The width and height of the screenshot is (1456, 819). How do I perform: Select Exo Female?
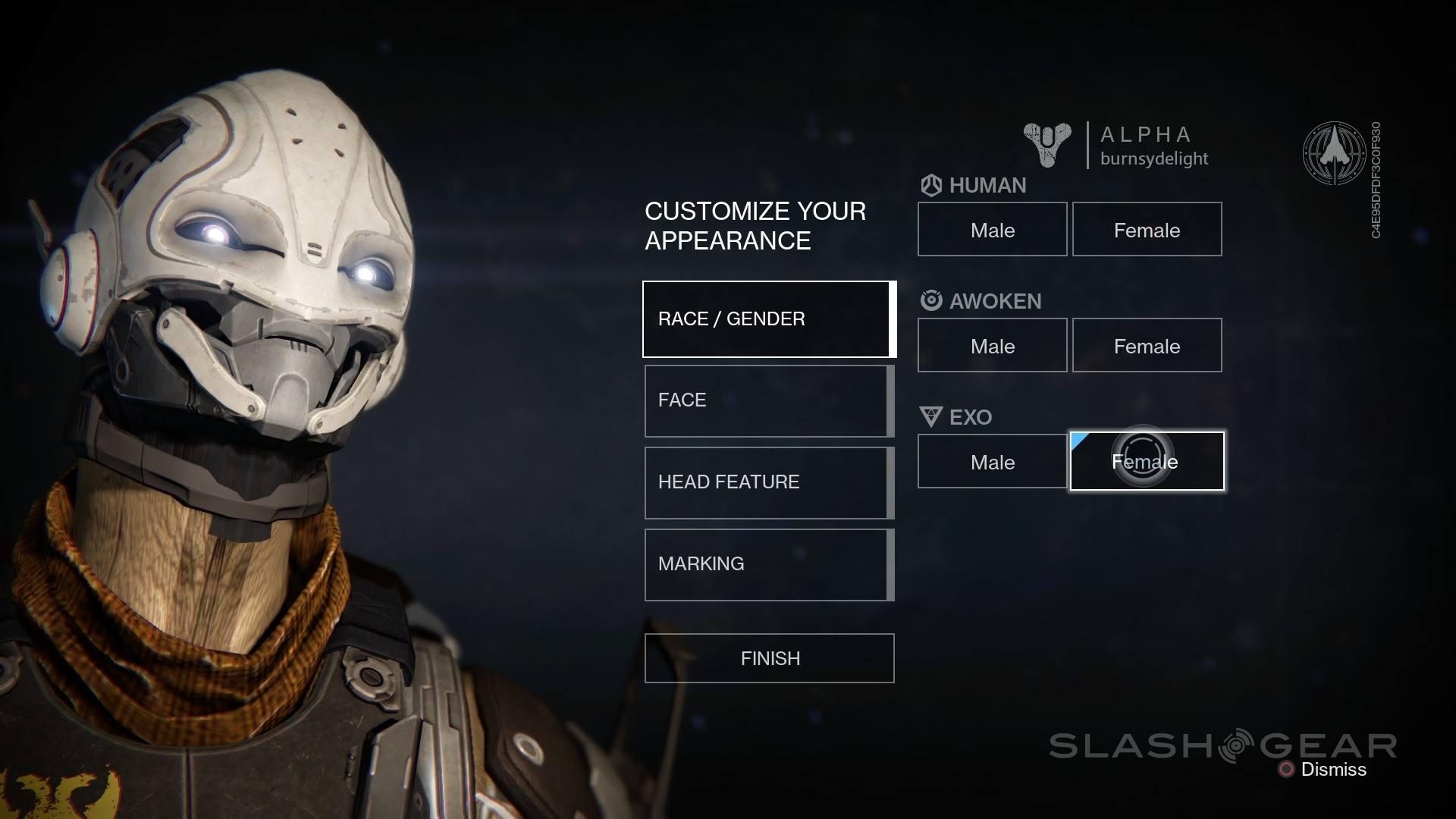click(x=1147, y=462)
